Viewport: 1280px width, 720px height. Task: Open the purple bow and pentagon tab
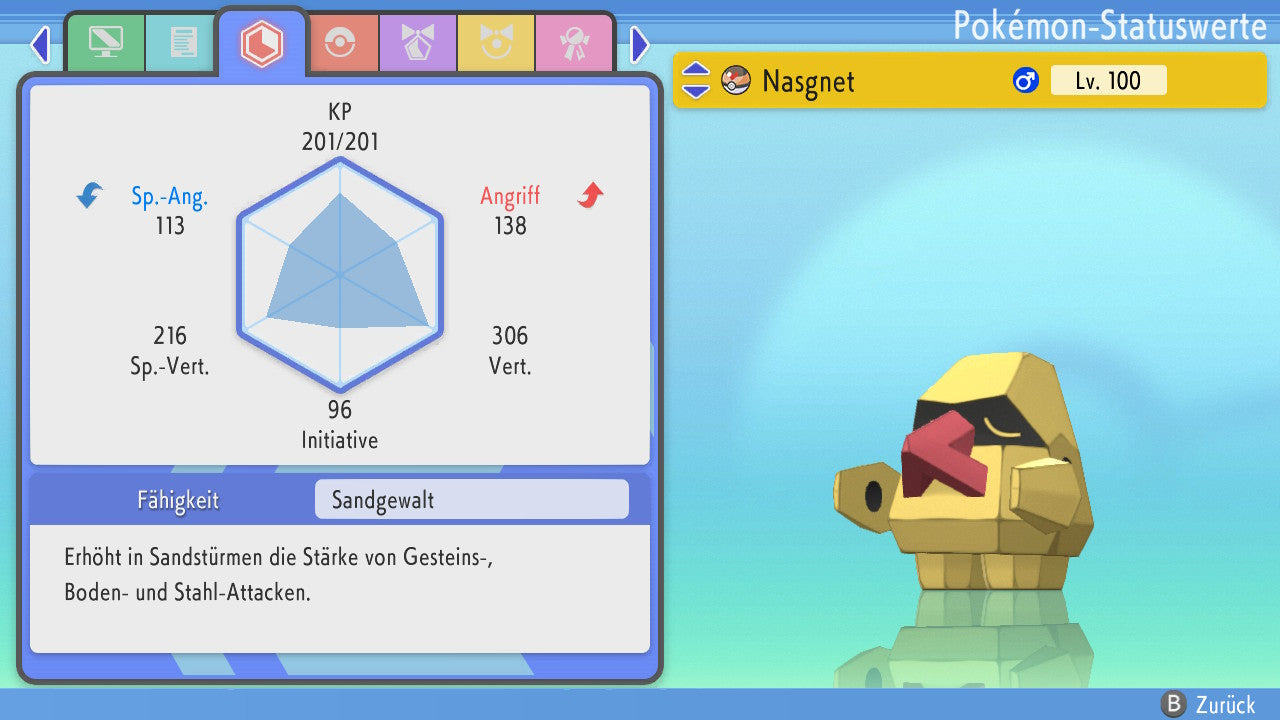coord(418,43)
